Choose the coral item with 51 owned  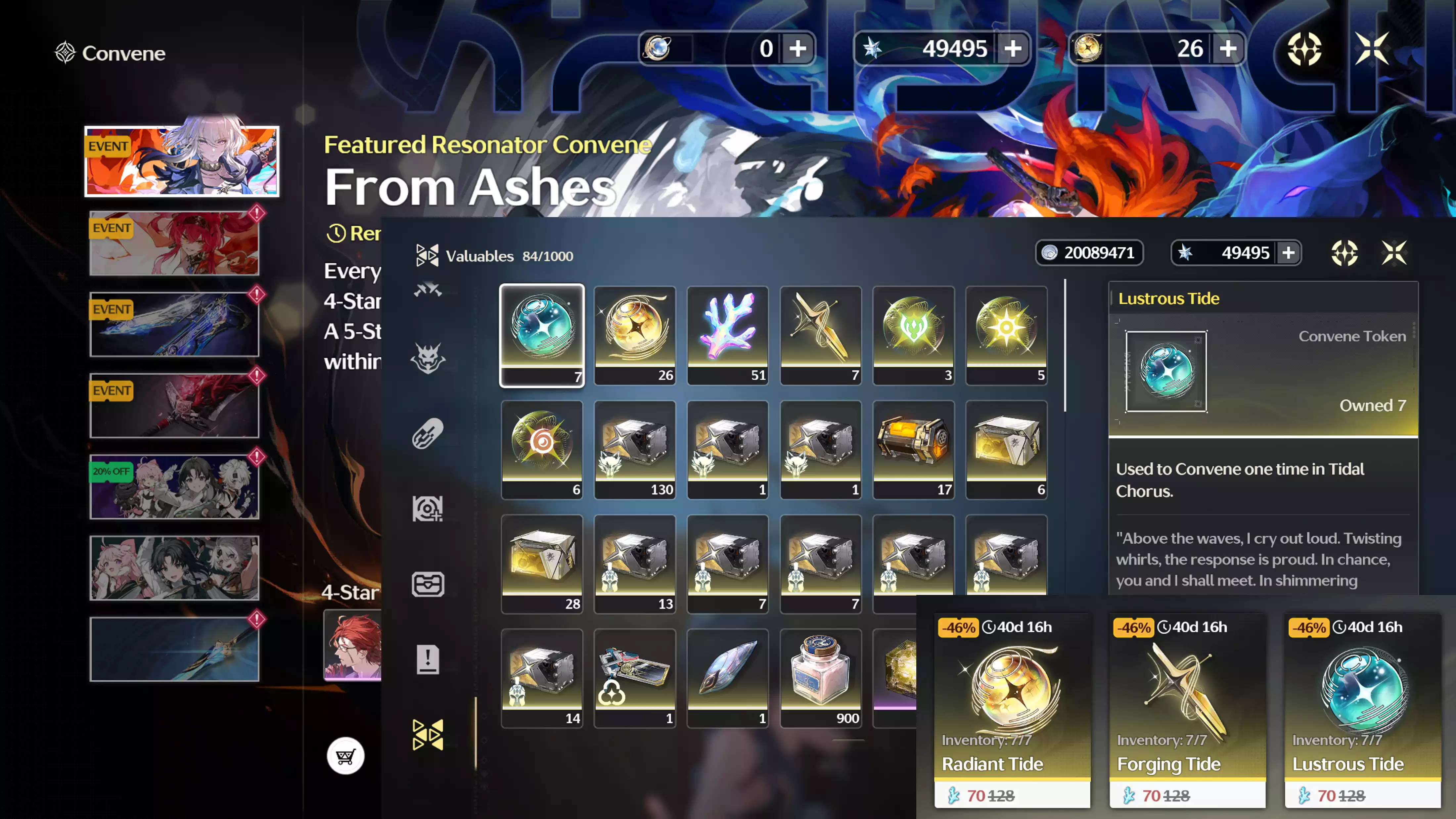(x=727, y=335)
